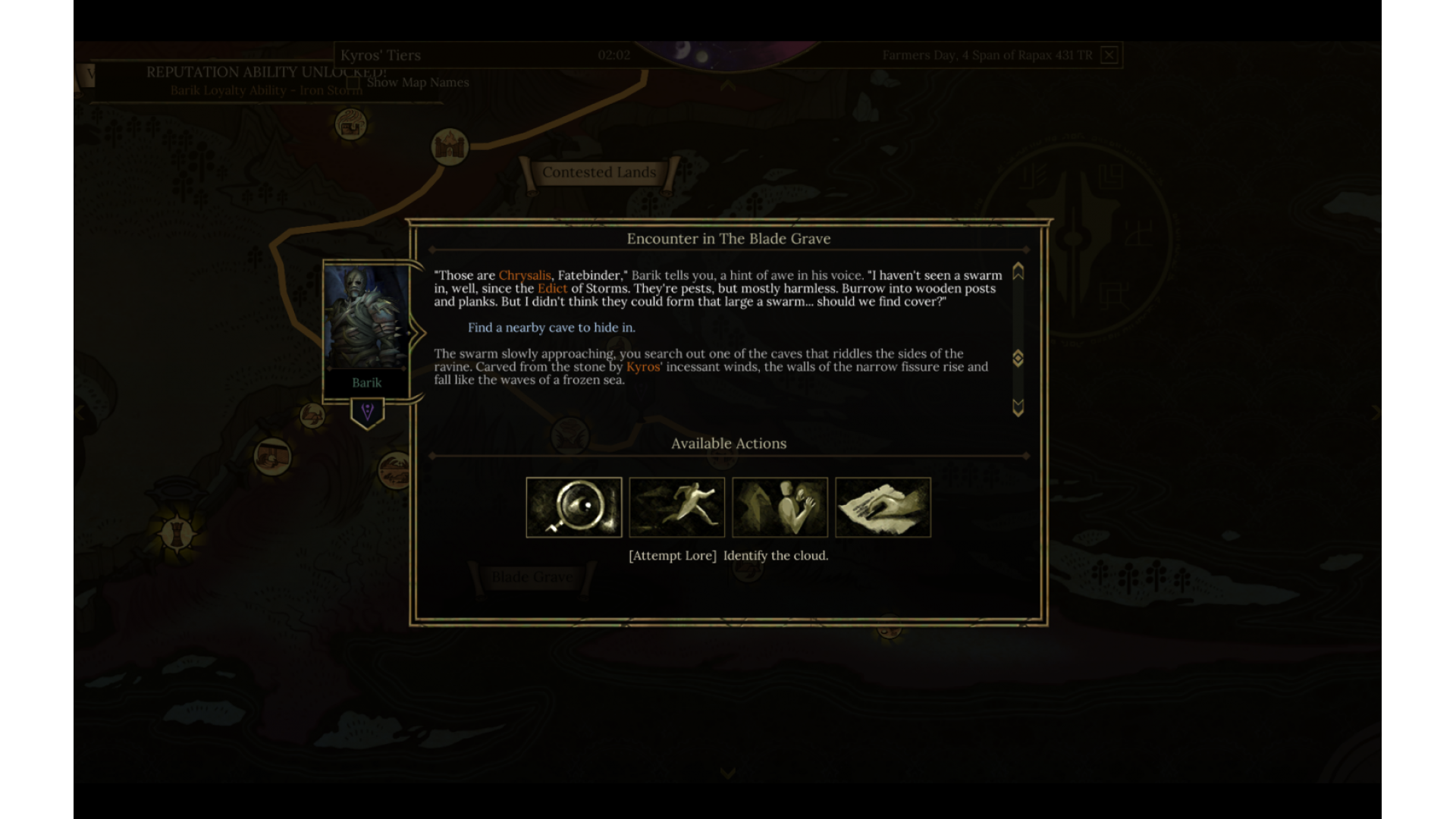Pick the two figures conversing action
The height and width of the screenshot is (819, 1456).
coord(780,507)
